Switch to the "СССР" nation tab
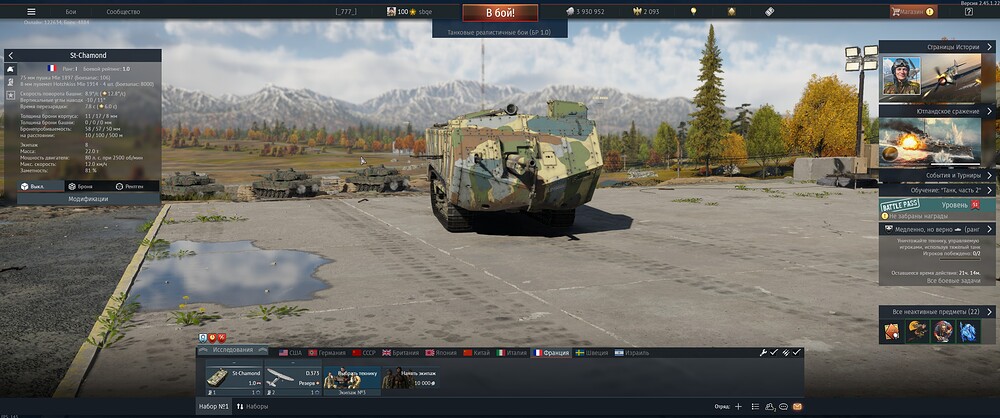 point(366,353)
